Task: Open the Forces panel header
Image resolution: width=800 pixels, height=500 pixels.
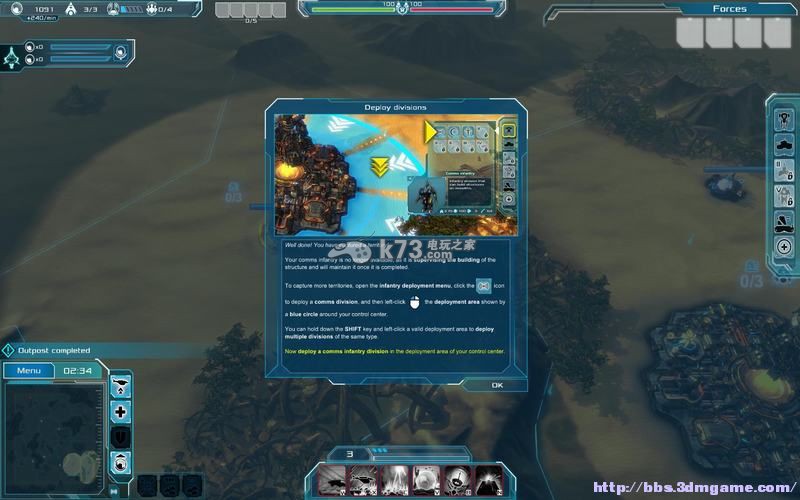Action: tap(729, 9)
